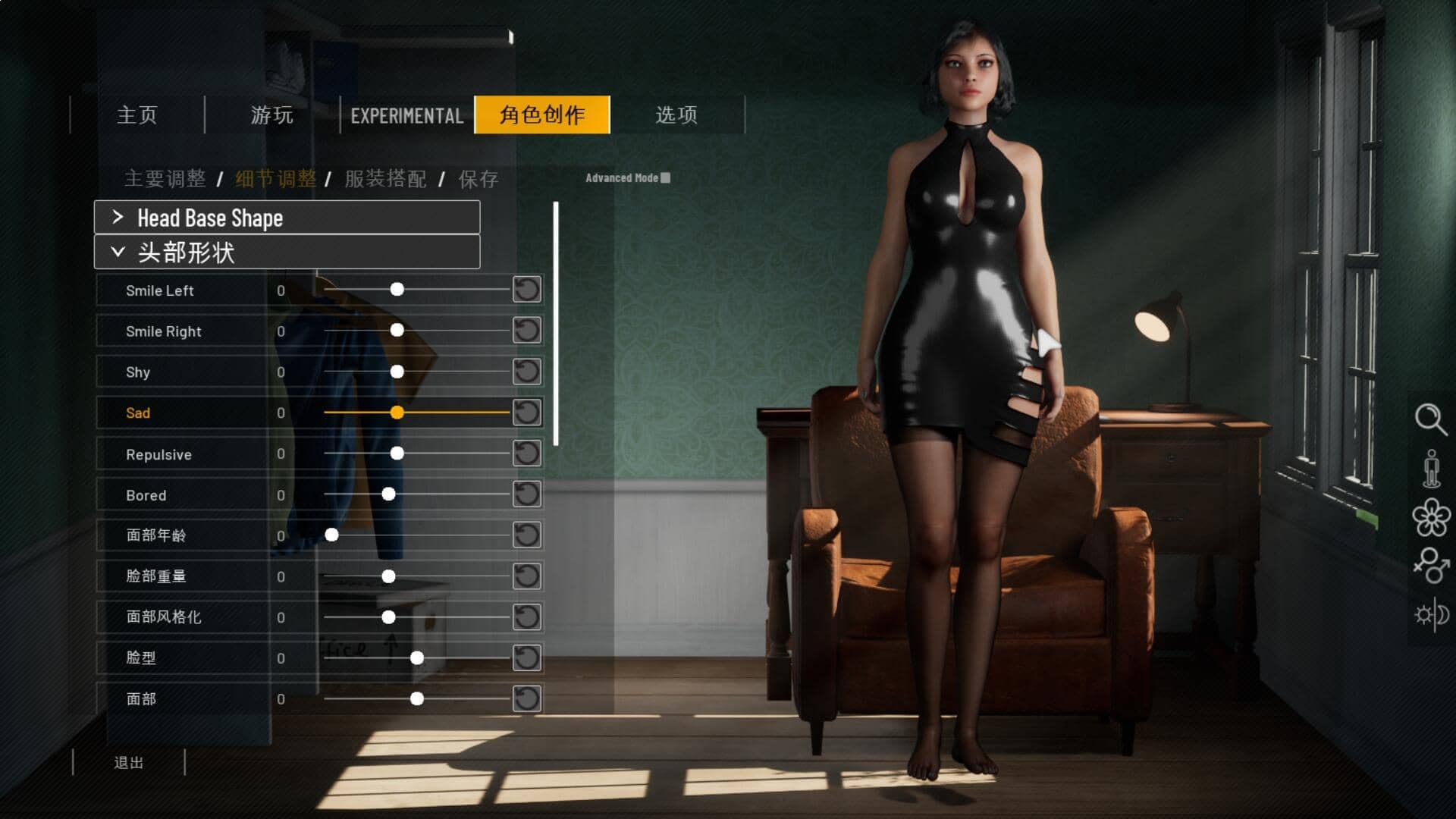
Task: Click the gender symbols icon
Action: pyautogui.click(x=1431, y=565)
